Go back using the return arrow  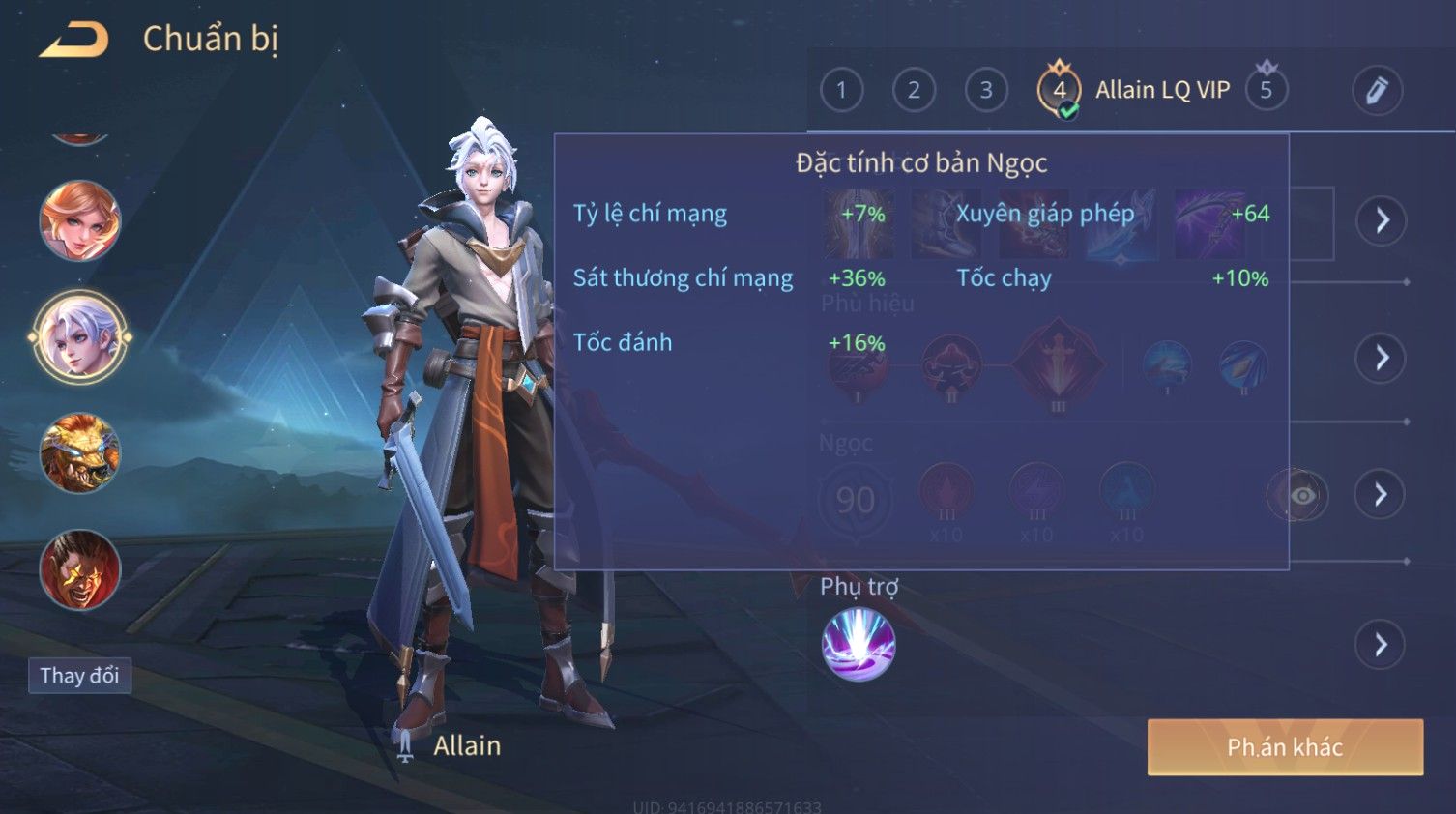click(73, 40)
